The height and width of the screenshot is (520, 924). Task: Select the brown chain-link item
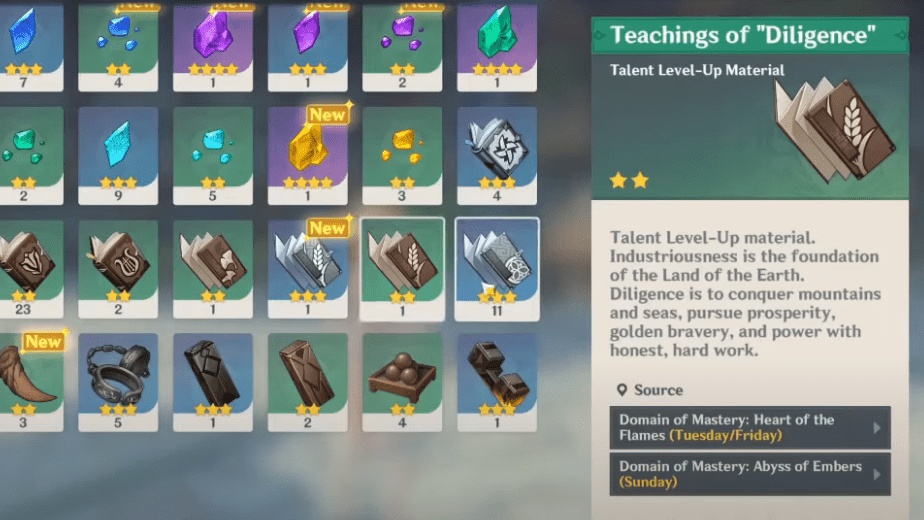[x=497, y=380]
